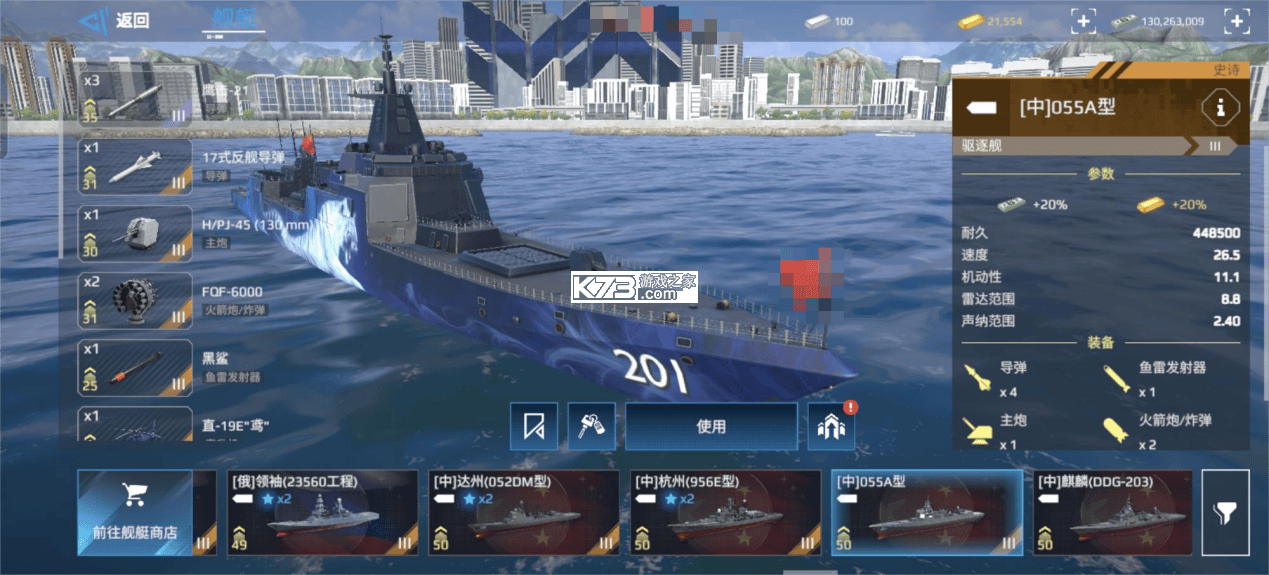Open the ship list filter funnel button
This screenshot has height=575, width=1269.
[1225, 512]
